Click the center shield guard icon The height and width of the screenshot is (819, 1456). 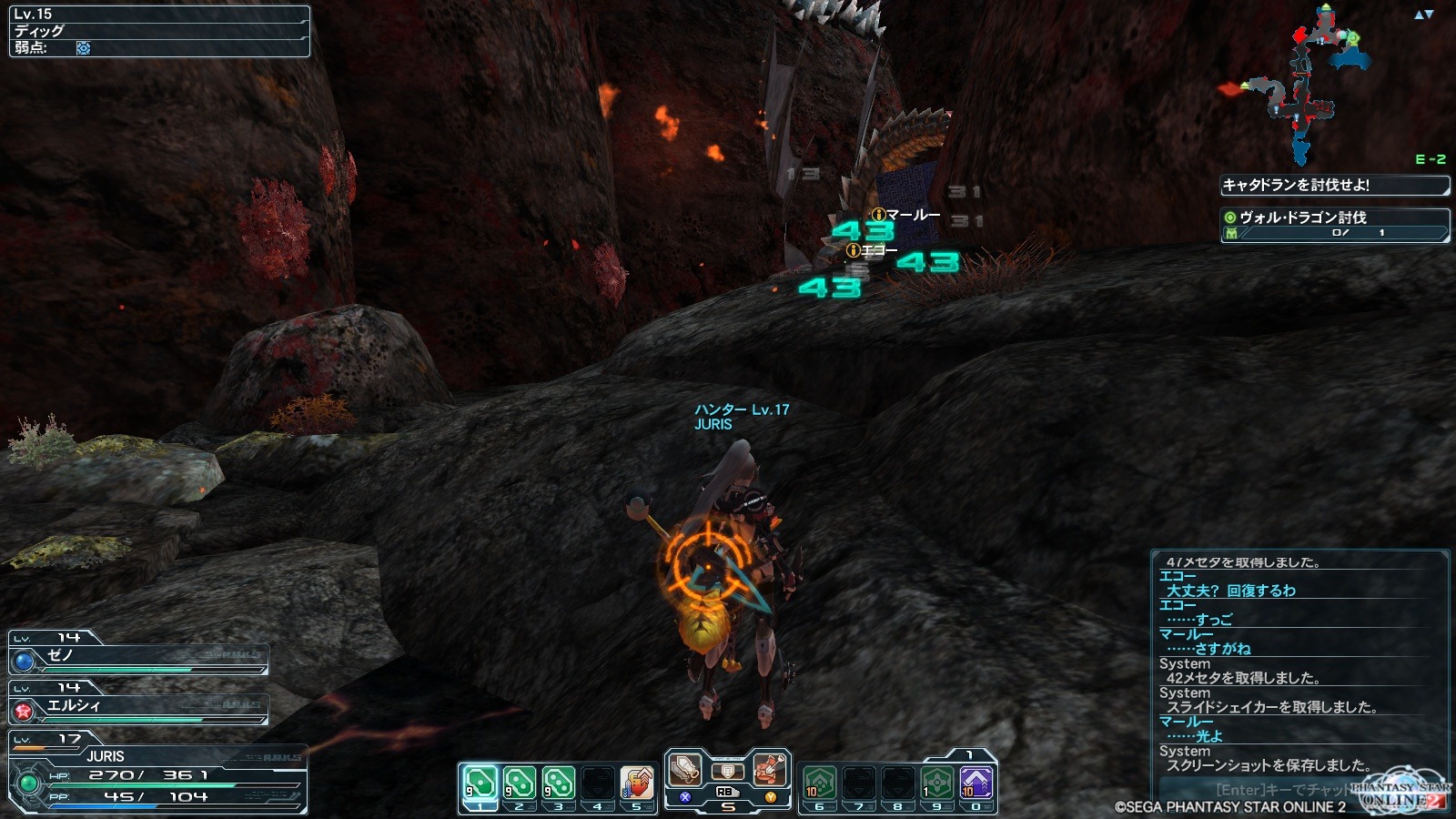tap(727, 772)
